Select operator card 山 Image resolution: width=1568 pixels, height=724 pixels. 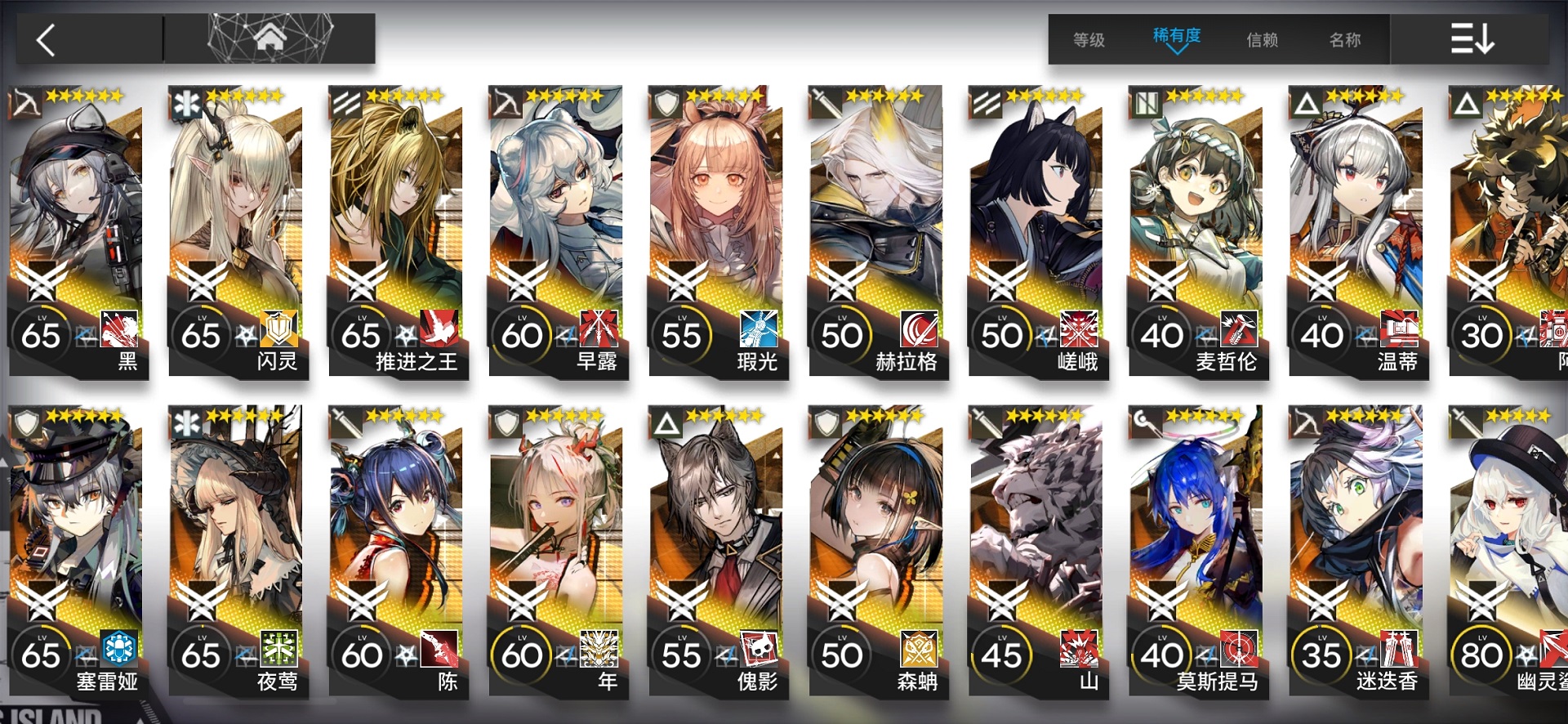point(1038,552)
